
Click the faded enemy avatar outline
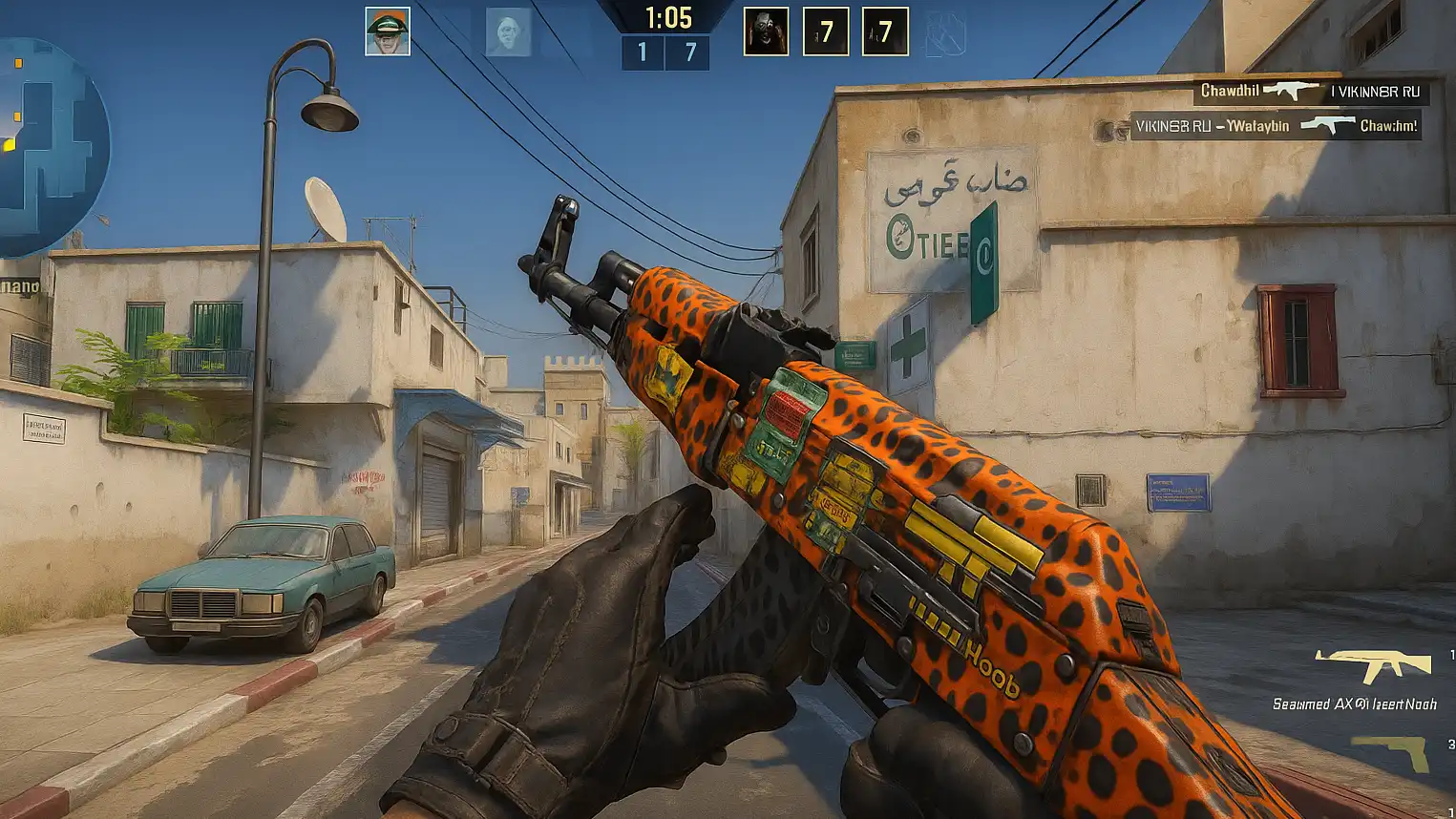[x=945, y=33]
